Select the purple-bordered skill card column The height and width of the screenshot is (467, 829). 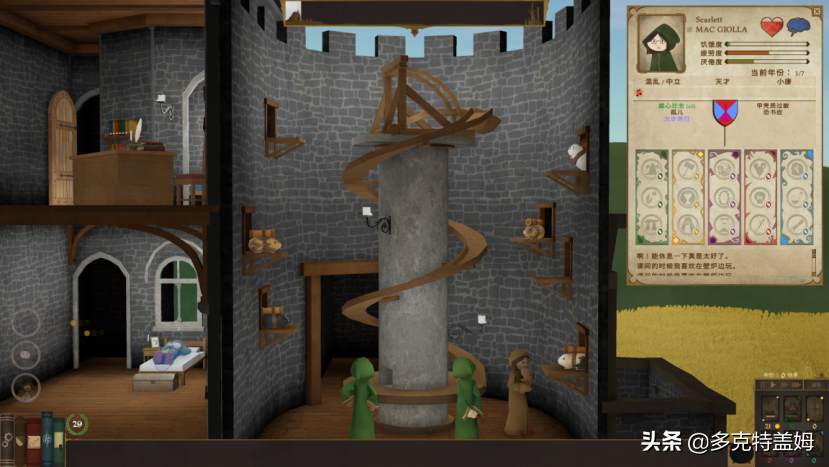(724, 197)
